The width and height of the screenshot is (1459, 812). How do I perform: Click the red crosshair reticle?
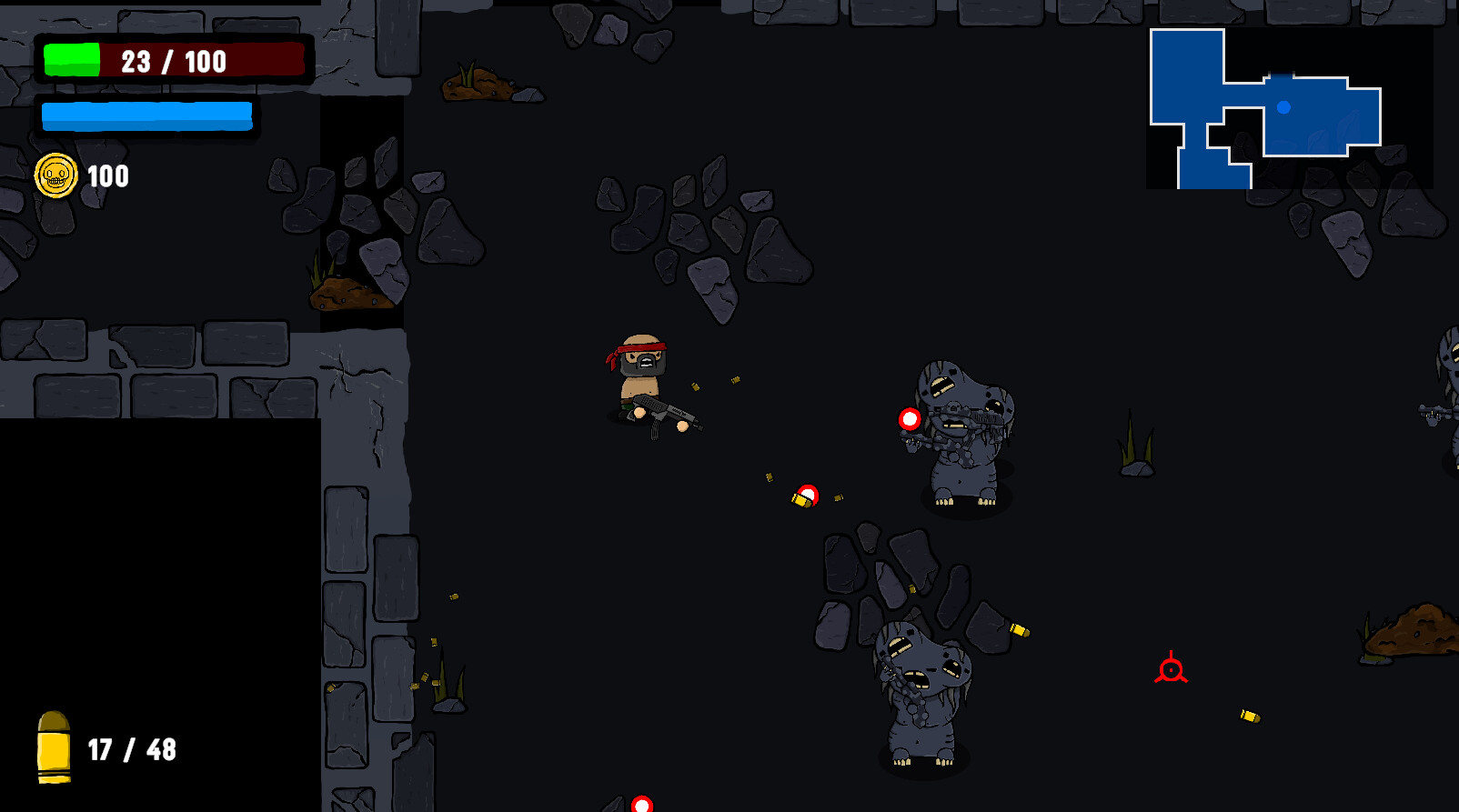point(1170,670)
